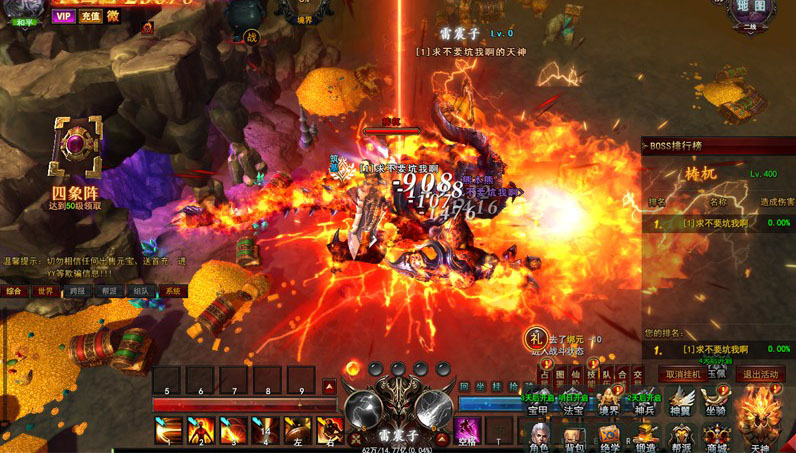
Task: Exit the event with 退出活动
Action: pyautogui.click(x=760, y=374)
